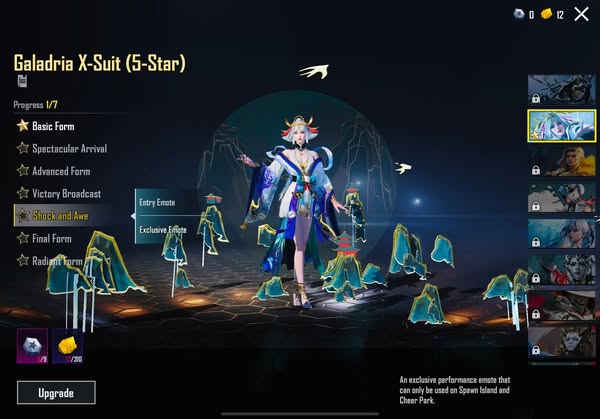
Task: Select the highlighted Galadria suit thumbnail
Action: pos(556,127)
